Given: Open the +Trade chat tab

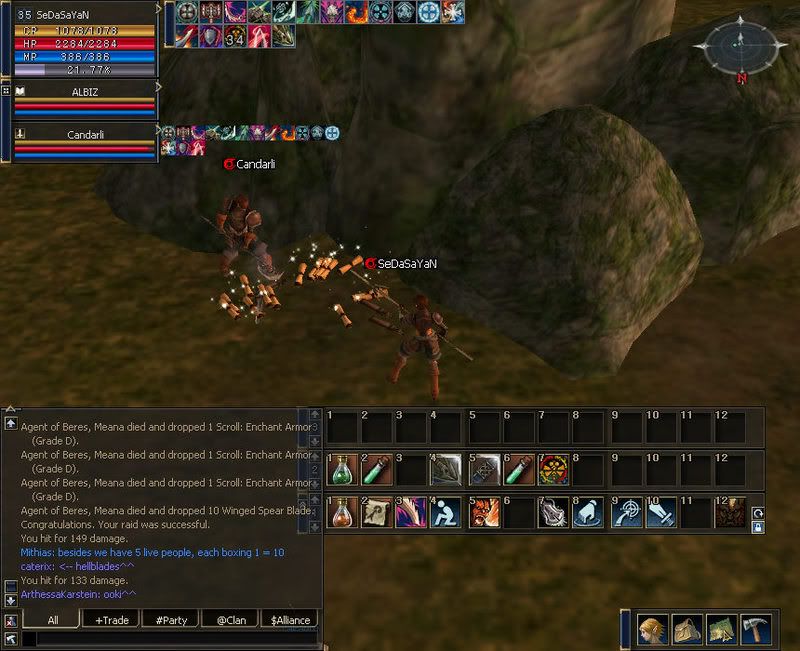Looking at the screenshot, I should 112,620.
